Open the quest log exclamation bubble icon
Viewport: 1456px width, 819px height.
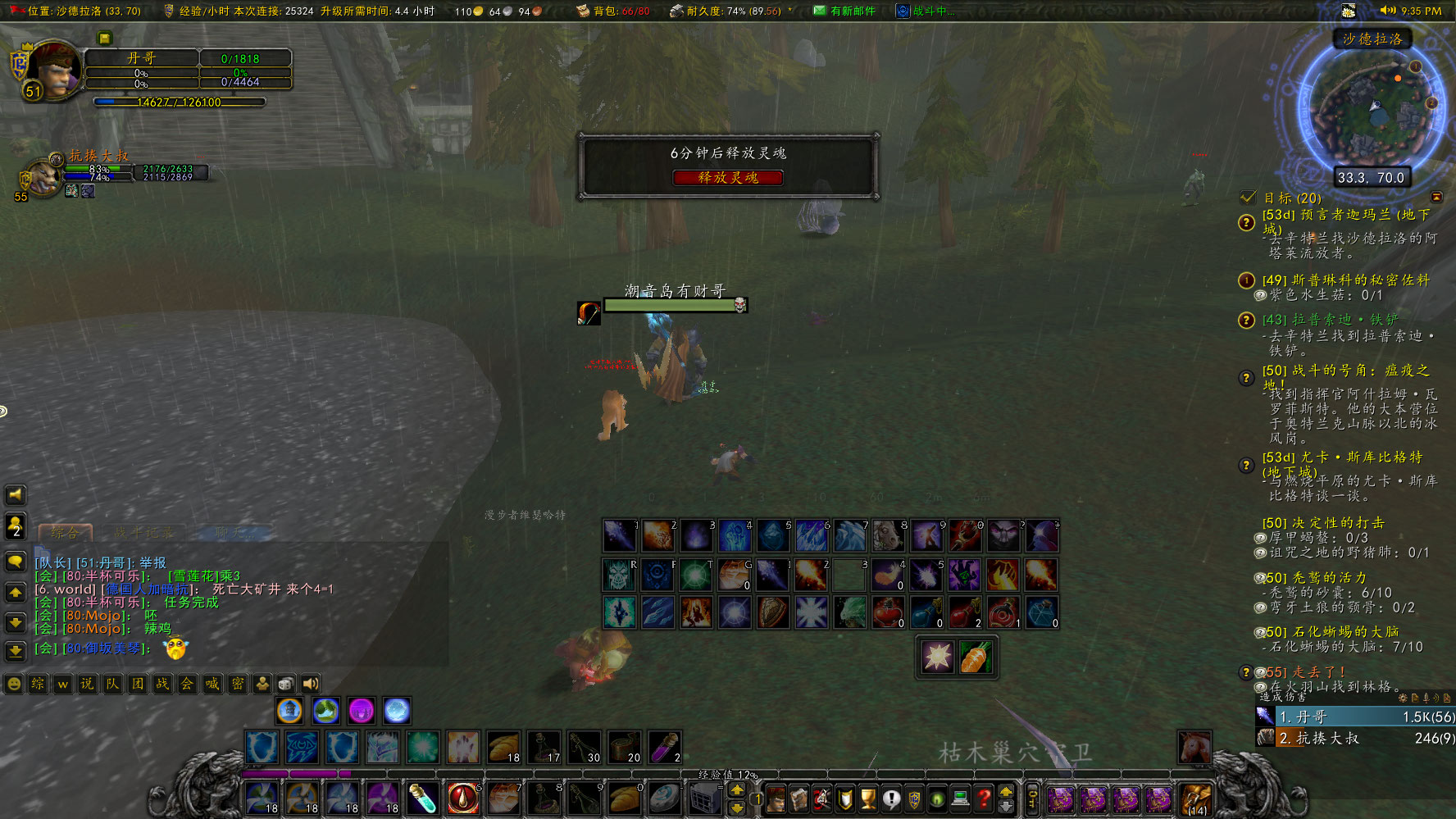[892, 799]
